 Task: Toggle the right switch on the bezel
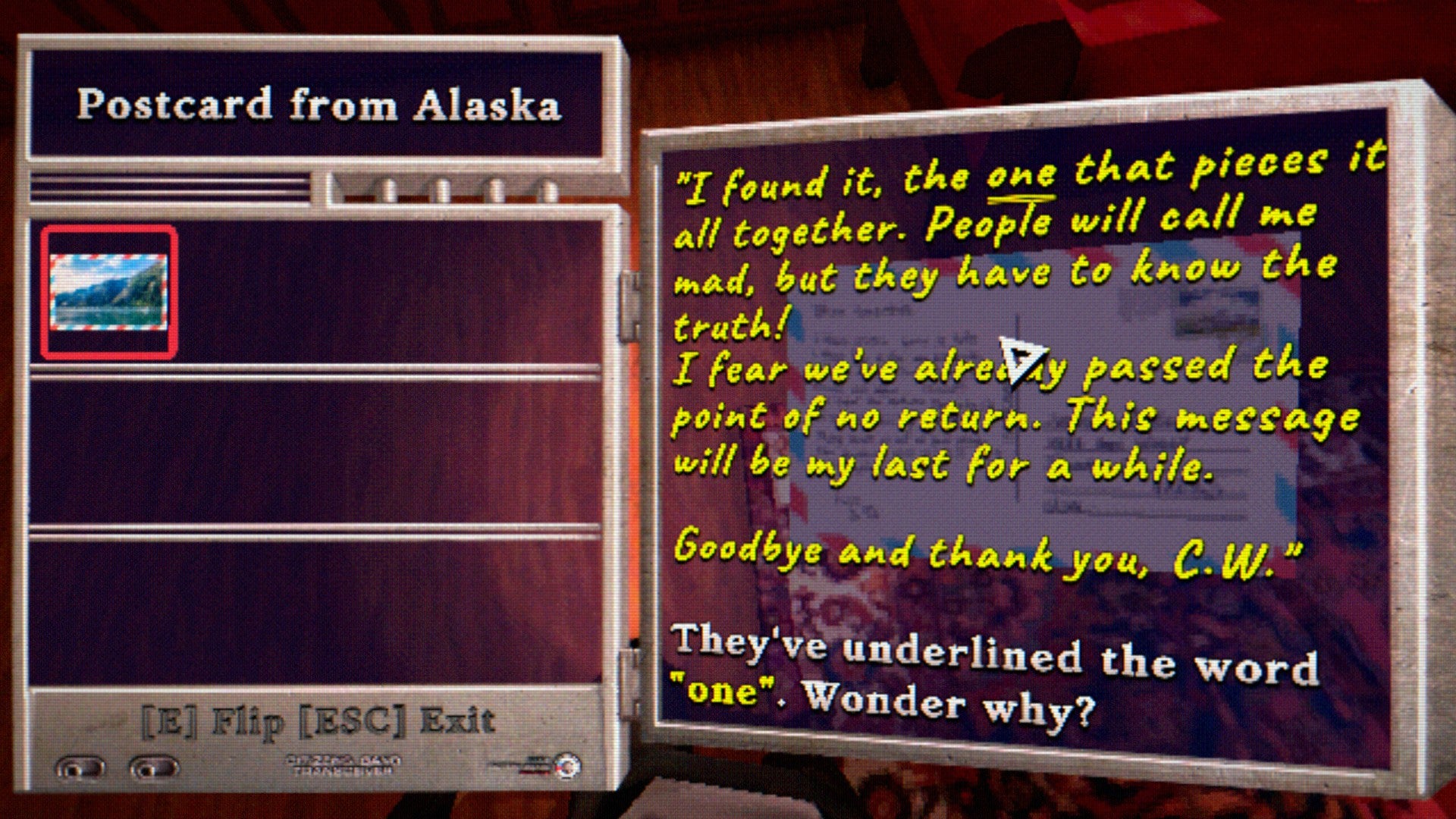tap(155, 766)
